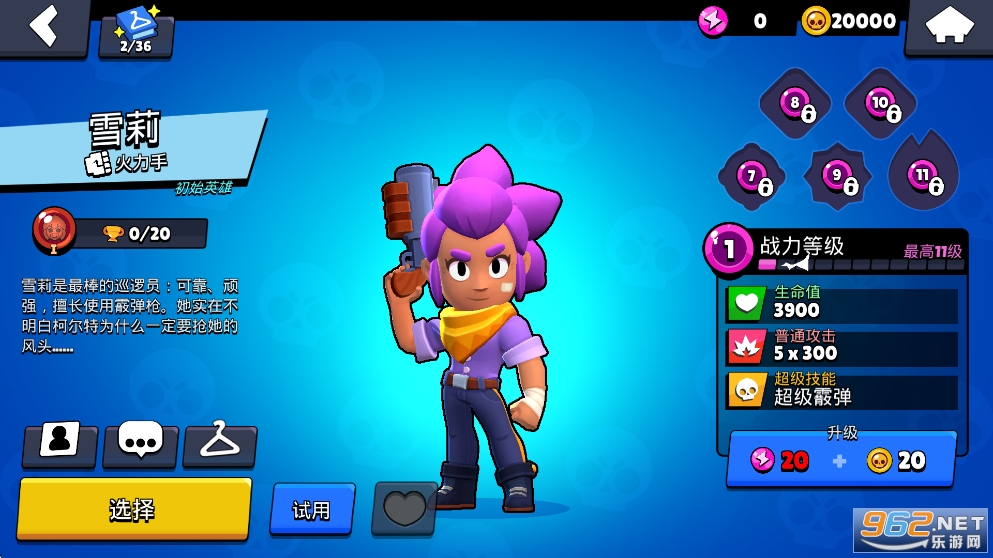
Task: View the 超级技能 super skill row
Action: tap(842, 389)
